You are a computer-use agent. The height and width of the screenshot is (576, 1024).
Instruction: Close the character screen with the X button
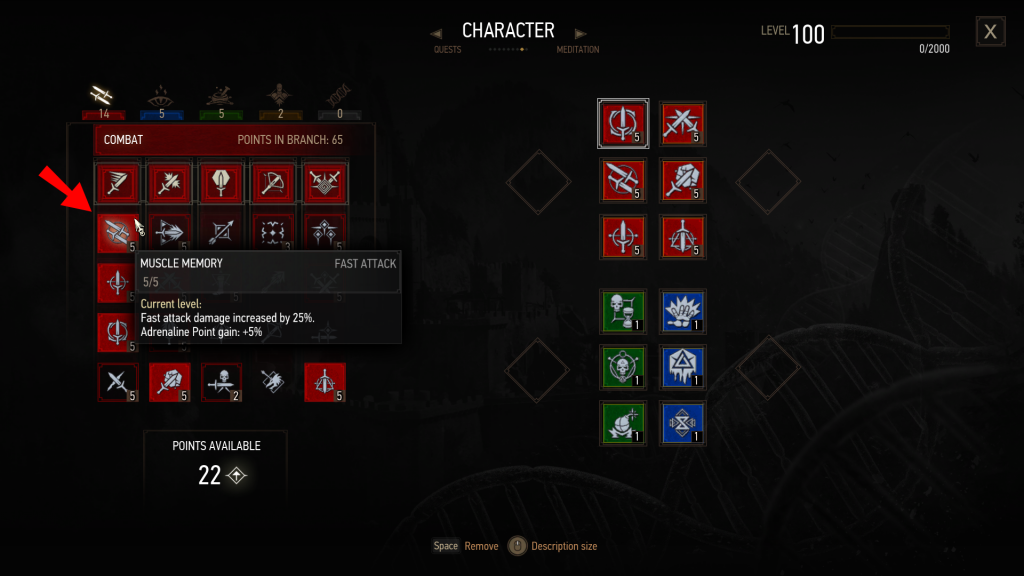coord(990,32)
